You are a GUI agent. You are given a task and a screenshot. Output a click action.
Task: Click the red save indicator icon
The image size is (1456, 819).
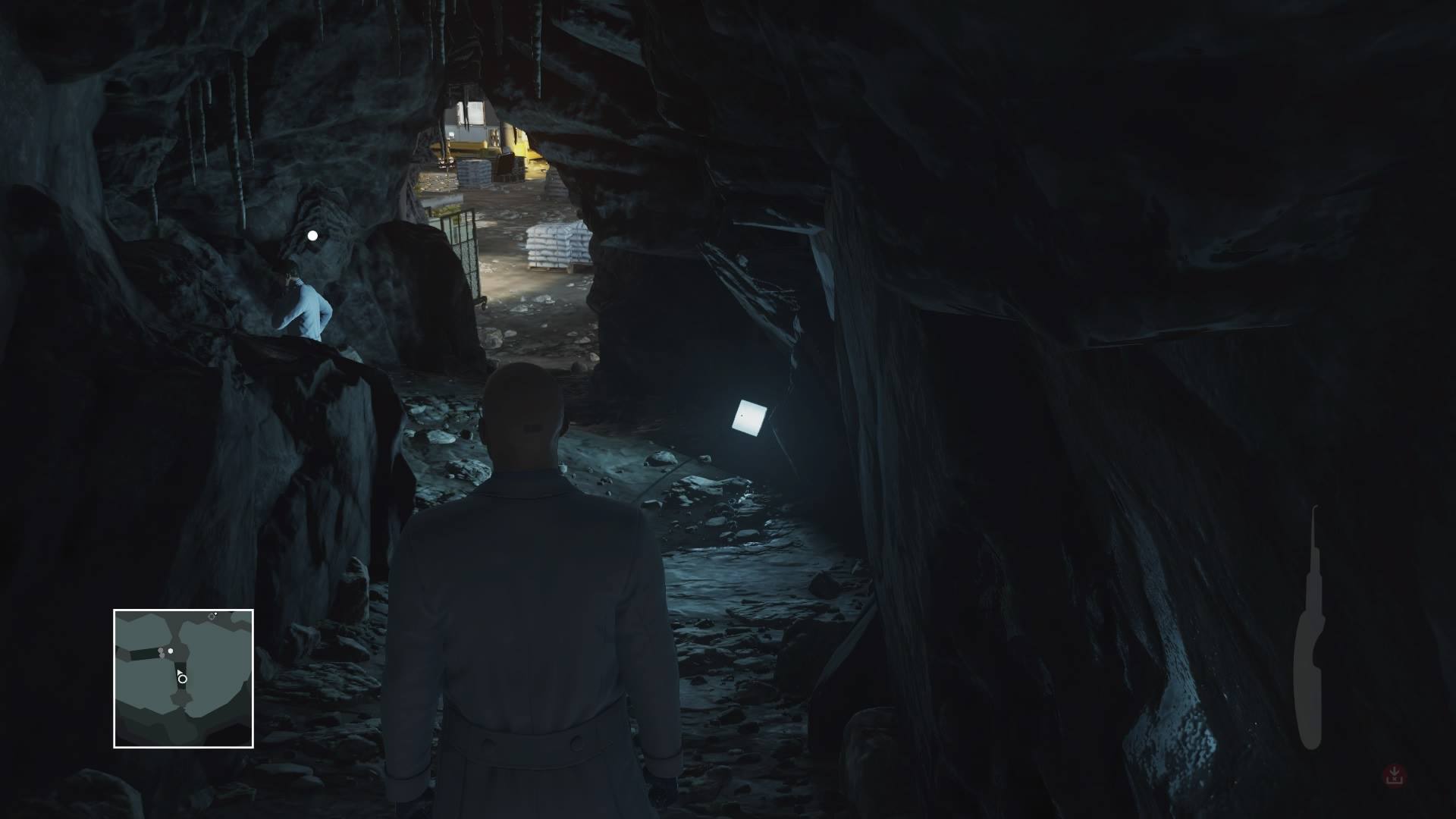[1394, 775]
